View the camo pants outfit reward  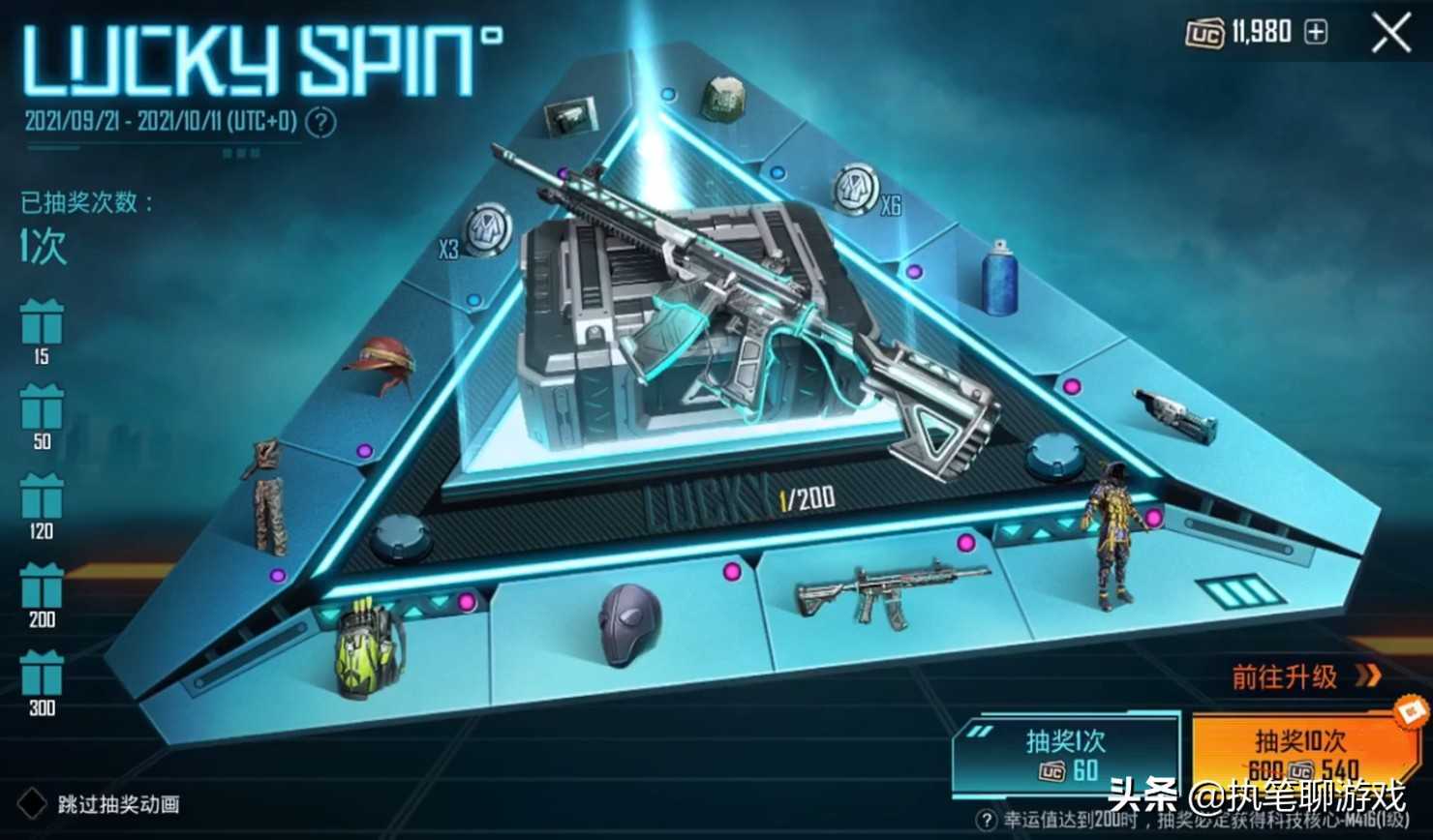[x=266, y=494]
